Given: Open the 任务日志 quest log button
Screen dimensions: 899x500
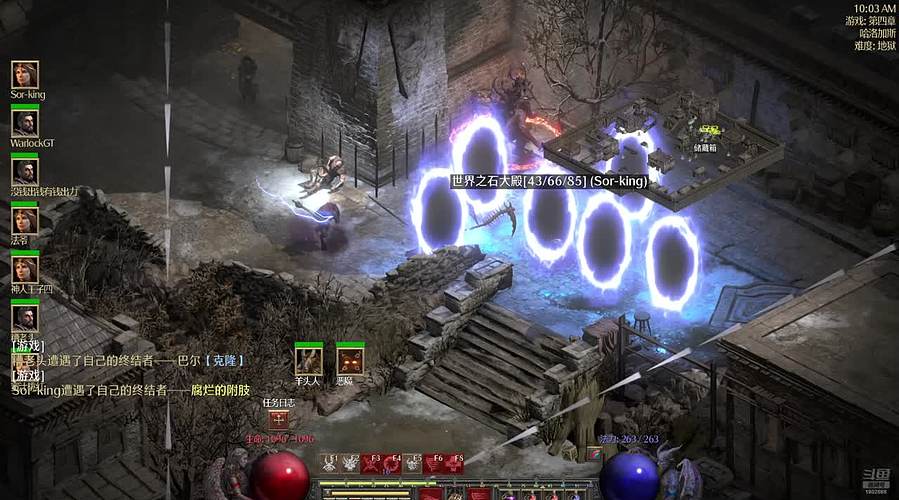Looking at the screenshot, I should pos(277,421).
